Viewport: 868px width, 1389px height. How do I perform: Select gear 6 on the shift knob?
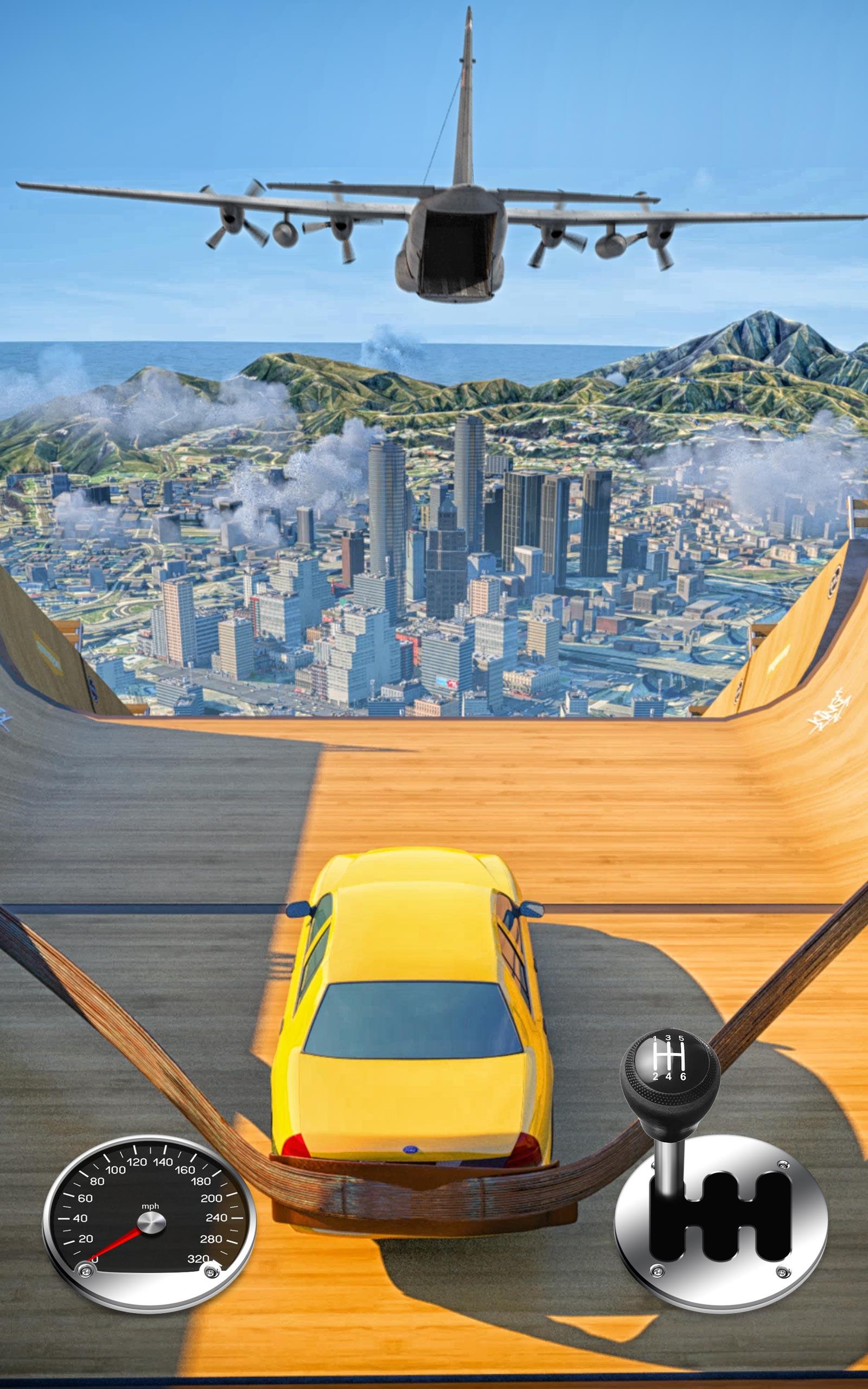[x=684, y=1077]
